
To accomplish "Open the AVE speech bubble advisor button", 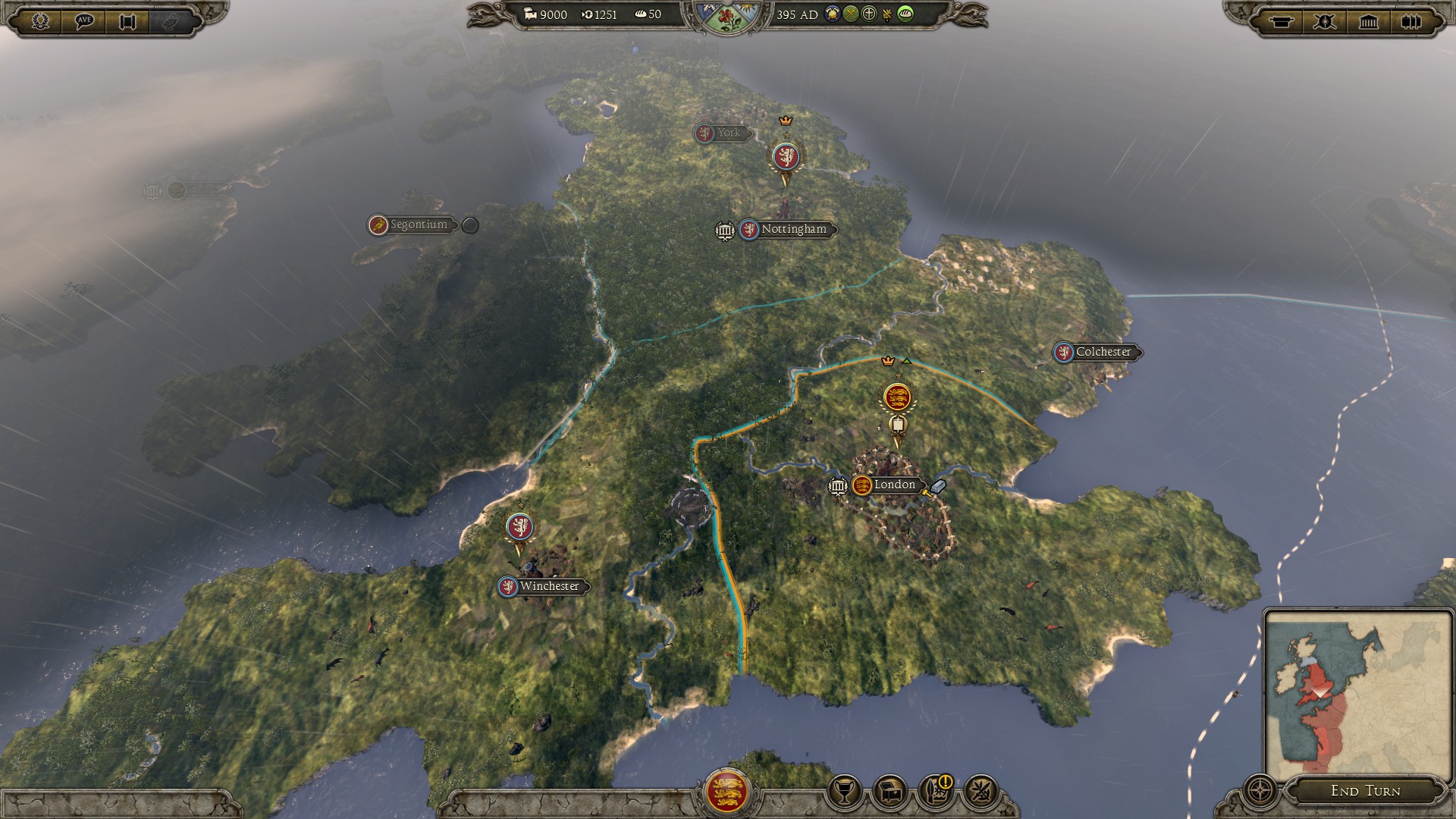I will click(84, 20).
